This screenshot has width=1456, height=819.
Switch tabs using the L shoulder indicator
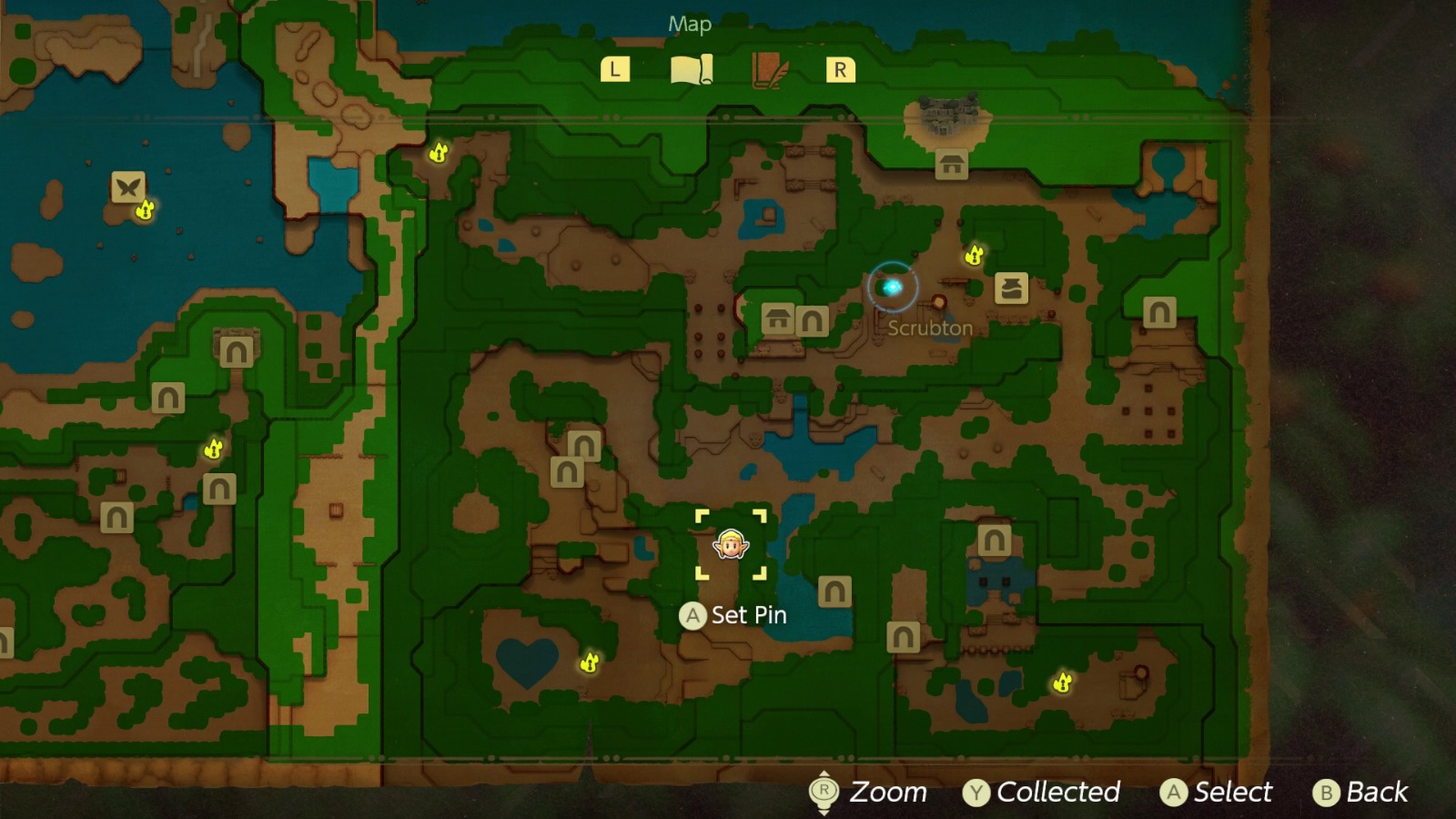(x=616, y=67)
